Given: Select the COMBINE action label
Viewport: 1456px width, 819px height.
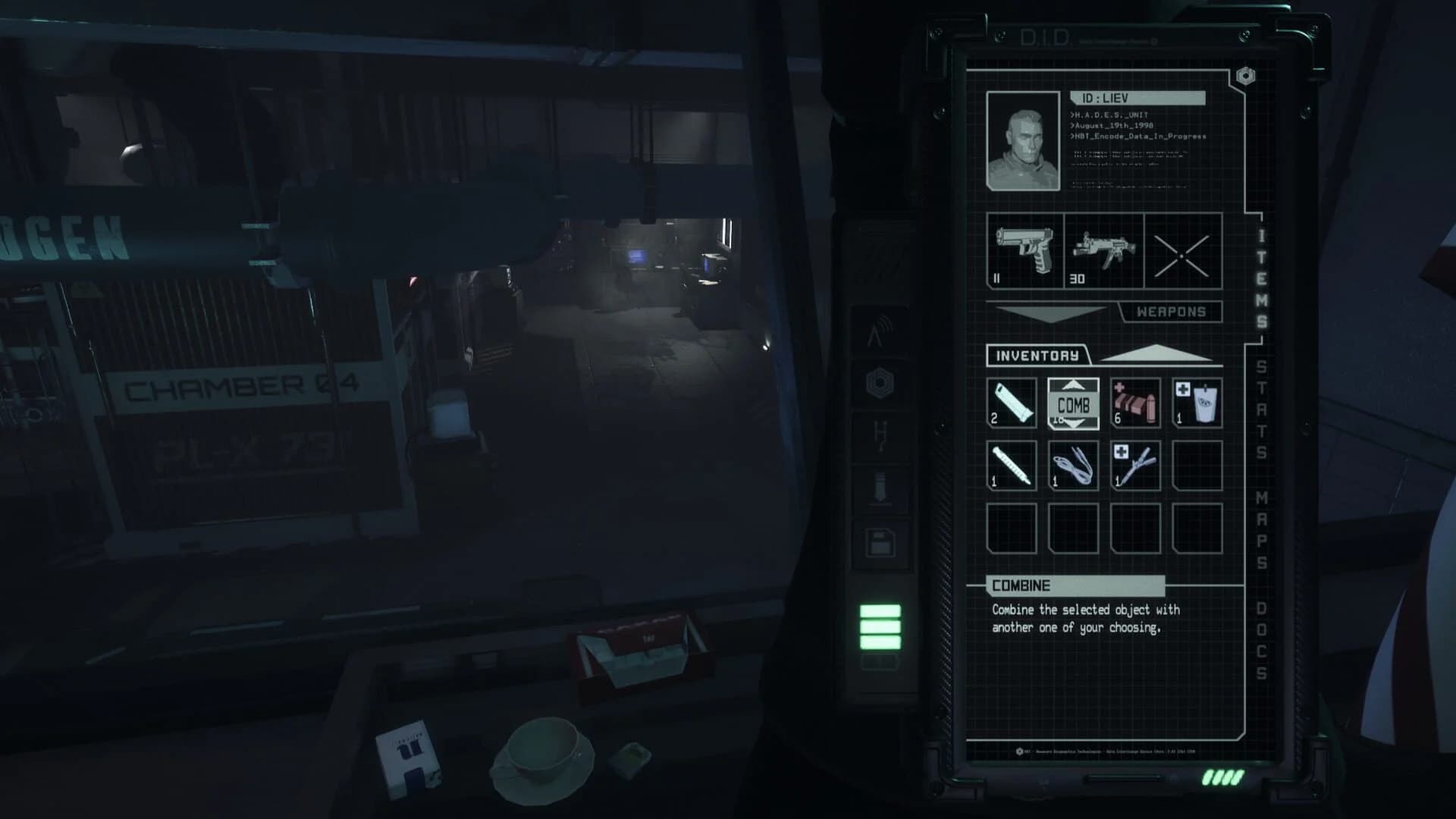Looking at the screenshot, I should [1020, 585].
